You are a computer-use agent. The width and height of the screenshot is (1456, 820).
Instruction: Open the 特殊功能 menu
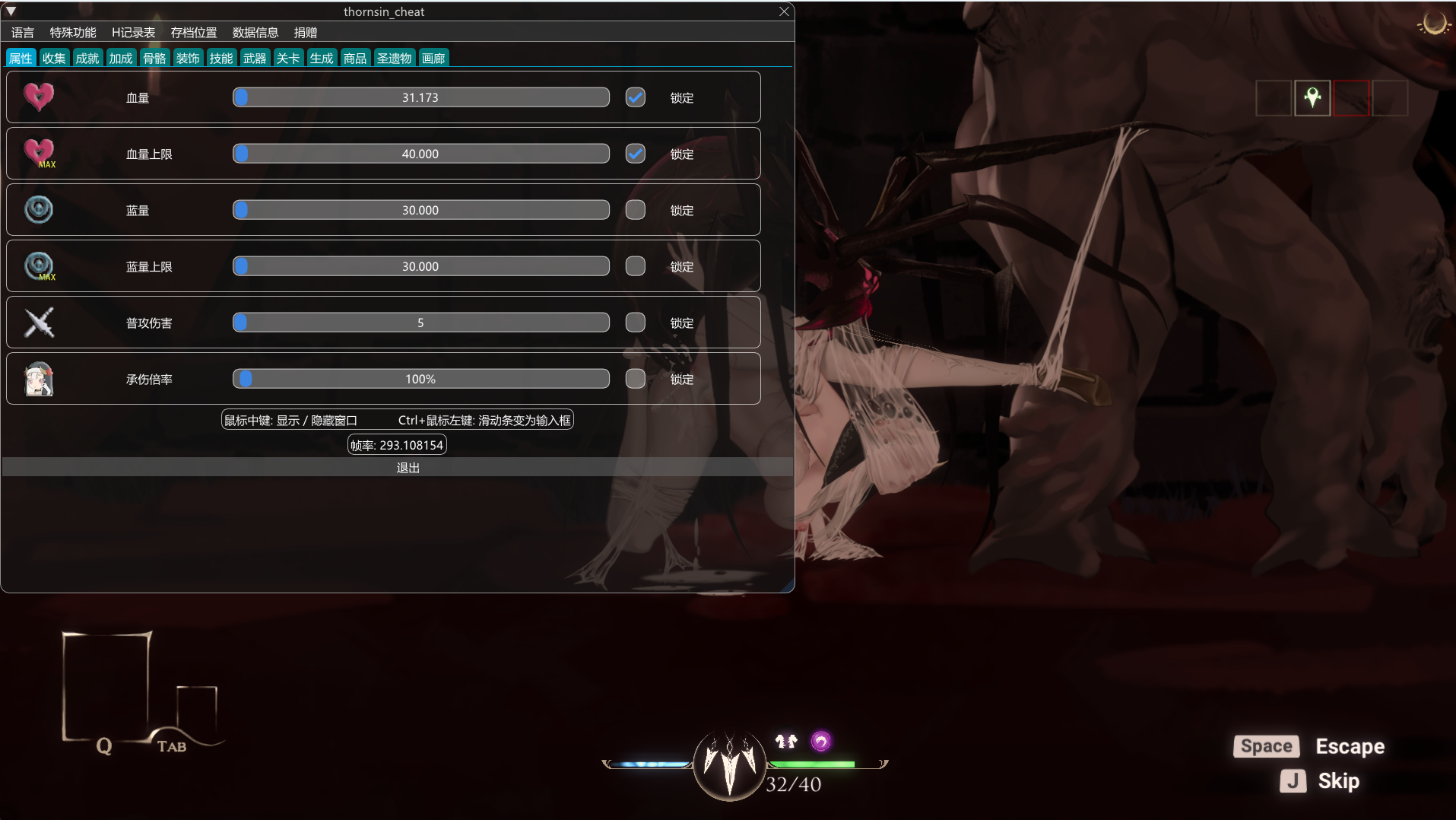point(73,33)
